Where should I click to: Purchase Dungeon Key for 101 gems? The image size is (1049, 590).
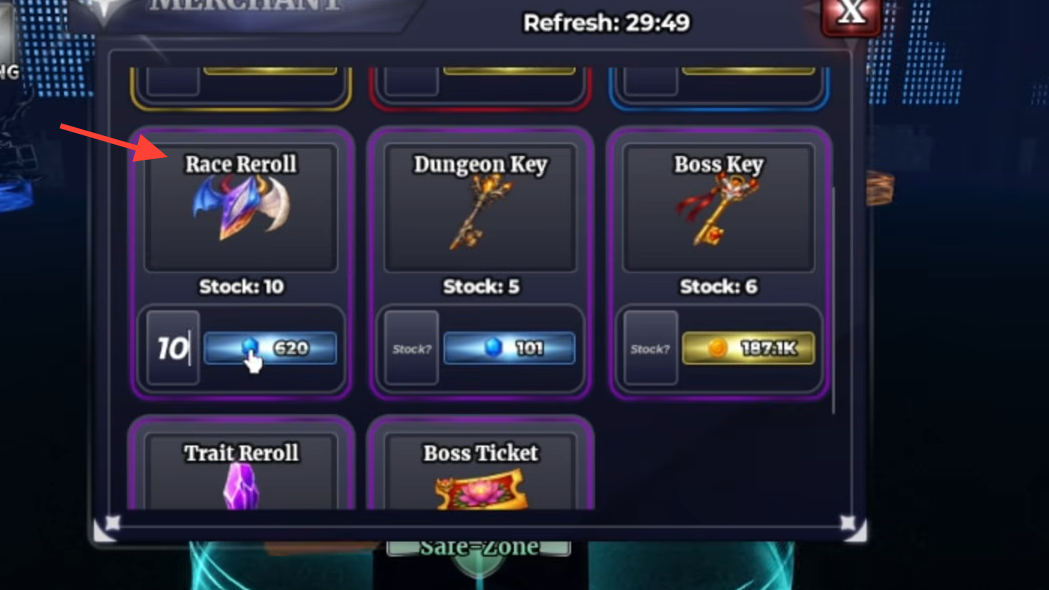[509, 348]
